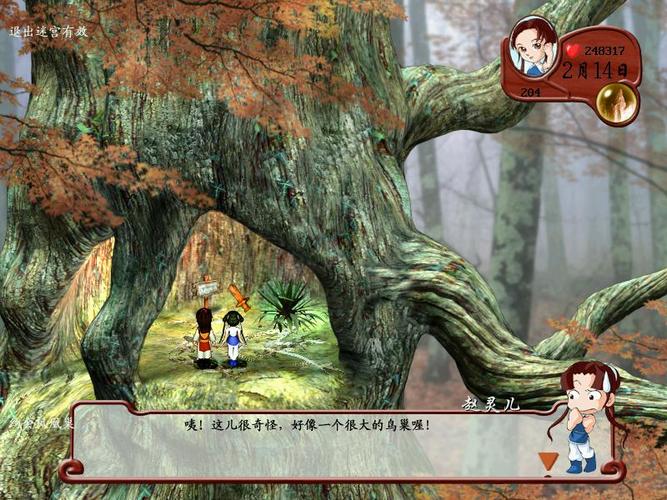This screenshot has height=500, width=667.
Task: Open the character portrait in the status panel
Action: [x=533, y=46]
